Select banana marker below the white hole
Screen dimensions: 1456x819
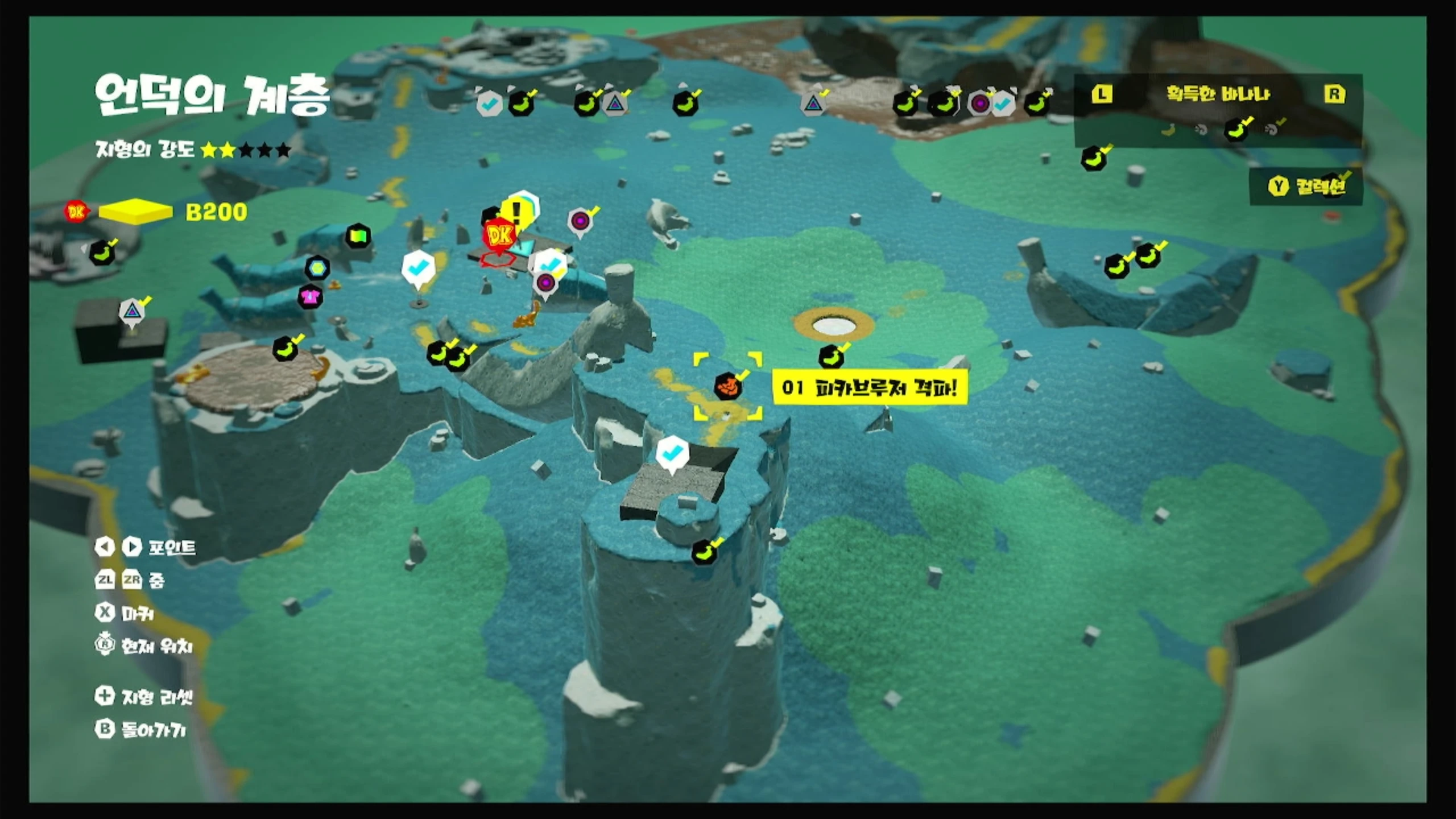pos(831,357)
